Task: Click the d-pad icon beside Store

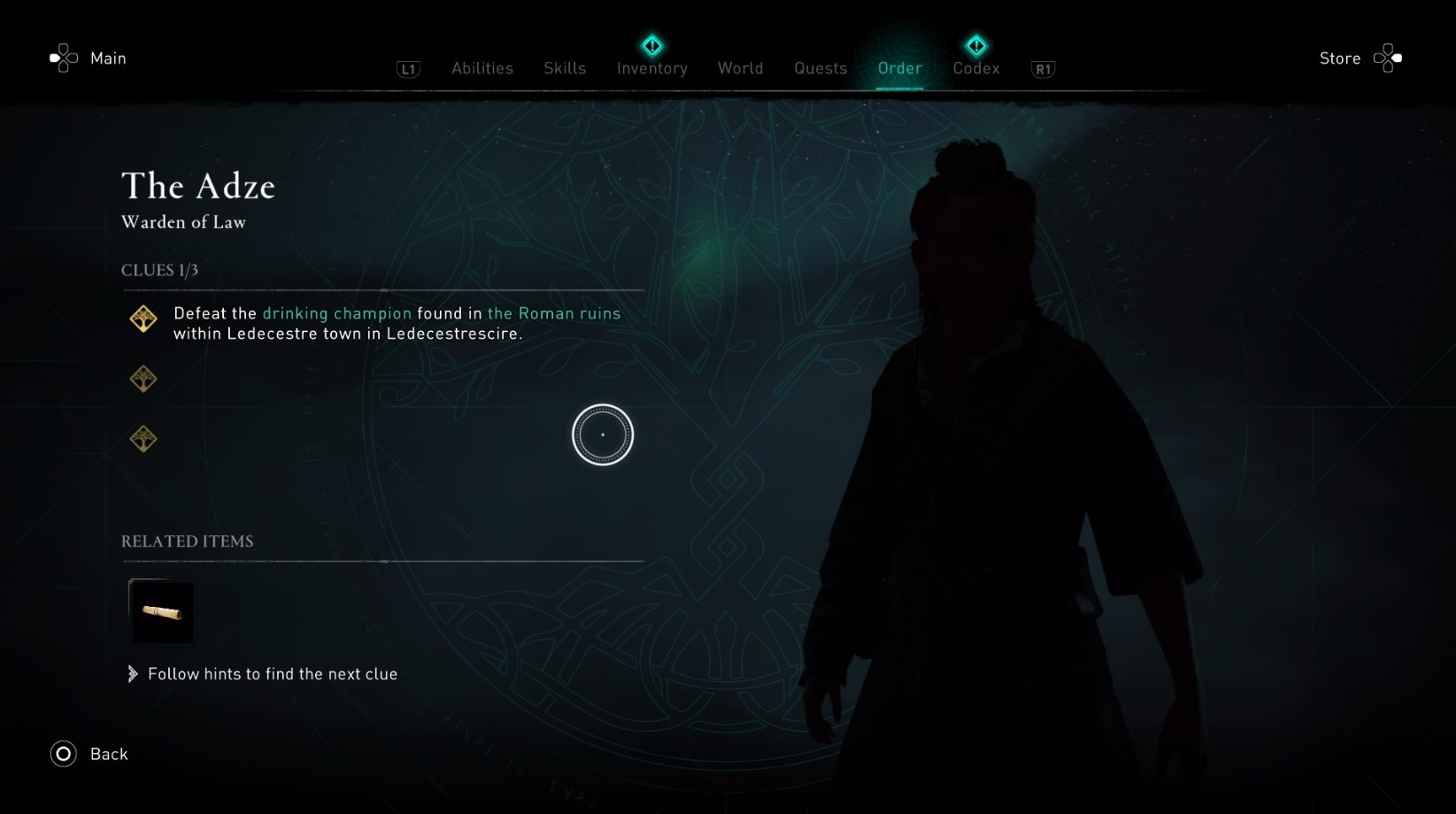Action: (1386, 58)
